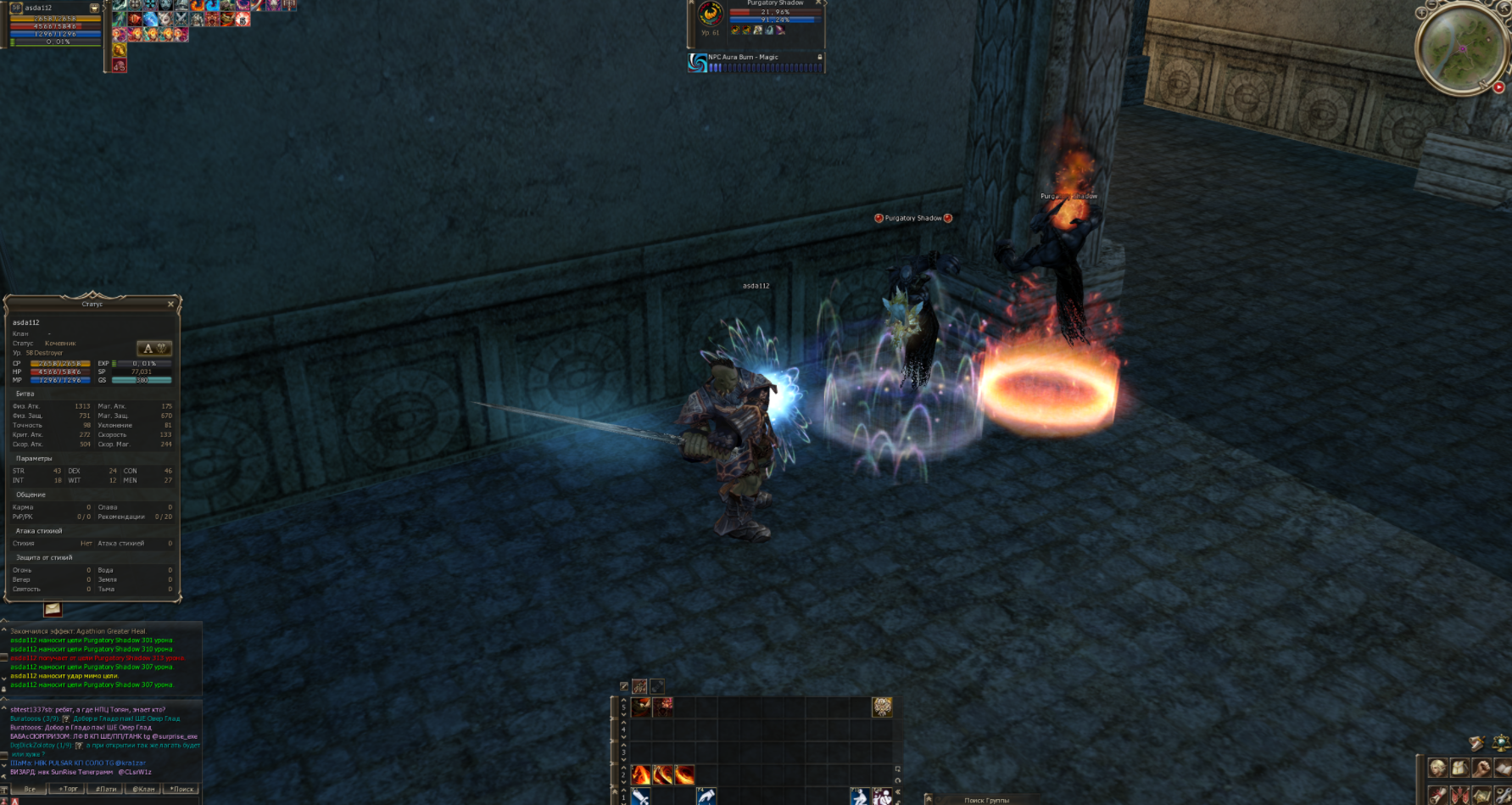Screen dimensions: 1512x805
Task: Open the Поиск Группы party search panel
Action: pyautogui.click(x=986, y=800)
